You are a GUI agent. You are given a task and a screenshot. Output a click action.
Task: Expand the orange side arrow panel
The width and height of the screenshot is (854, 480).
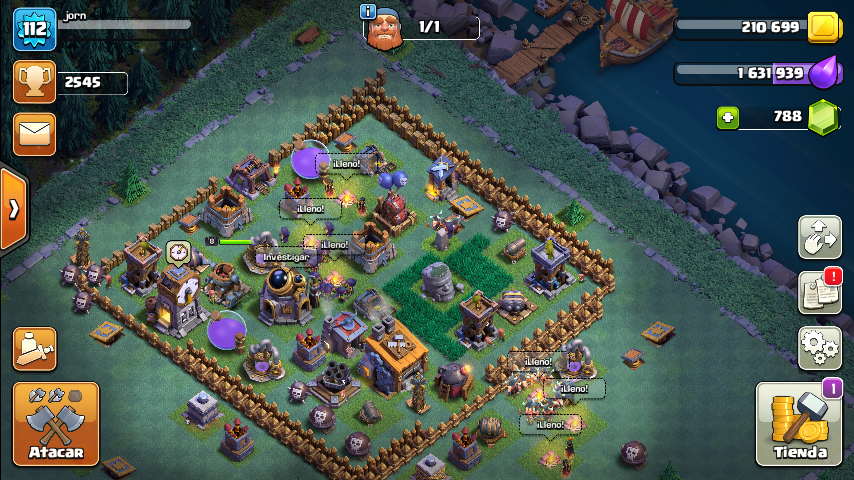click(x=13, y=209)
